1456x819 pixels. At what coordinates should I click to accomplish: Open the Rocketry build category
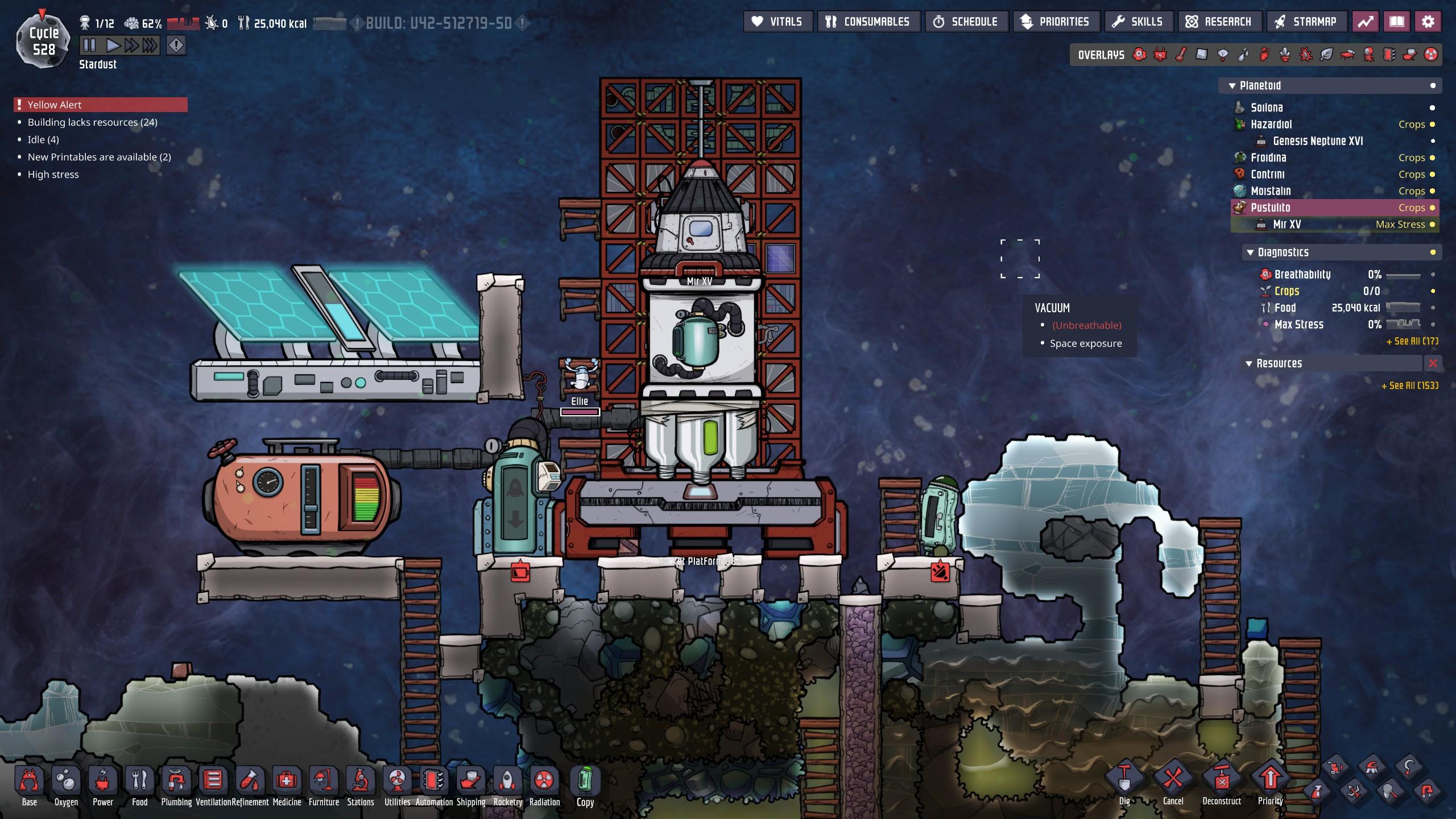click(507, 785)
